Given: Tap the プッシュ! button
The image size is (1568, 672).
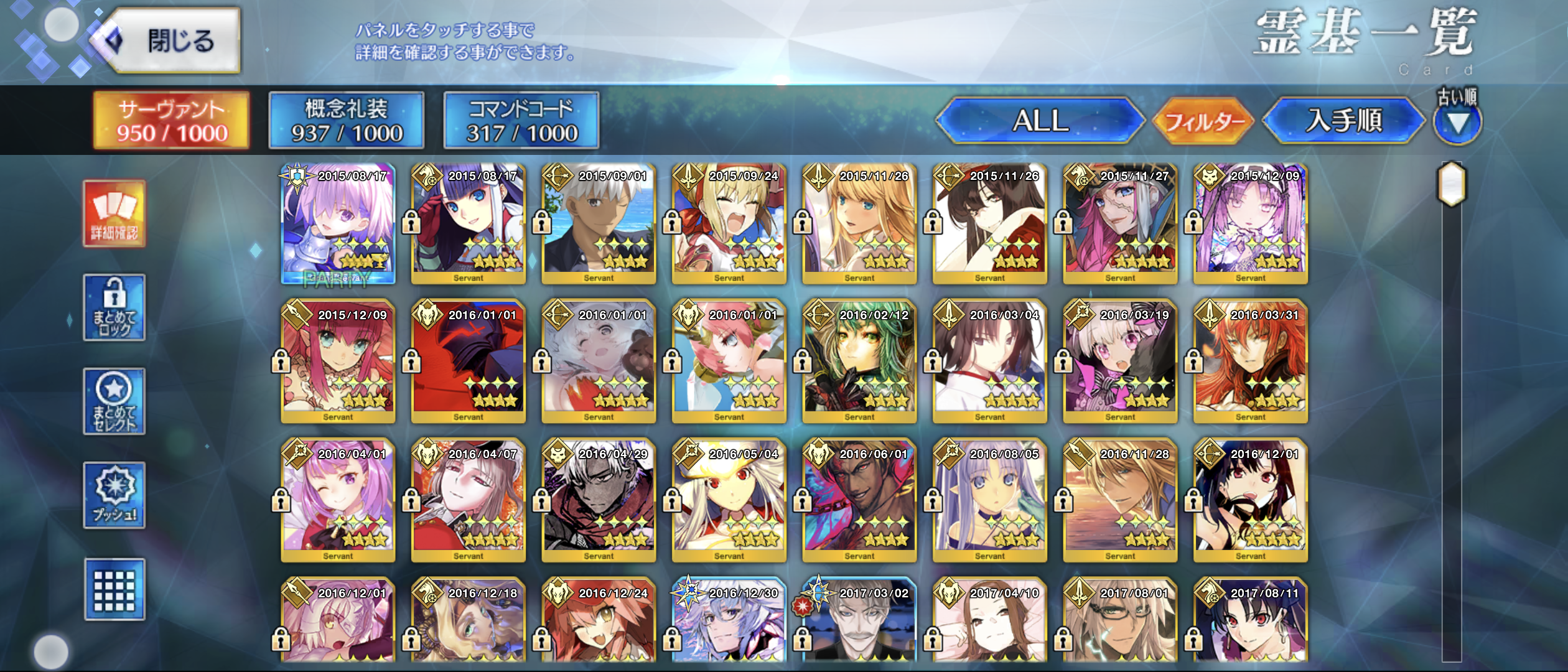Looking at the screenshot, I should 114,495.
